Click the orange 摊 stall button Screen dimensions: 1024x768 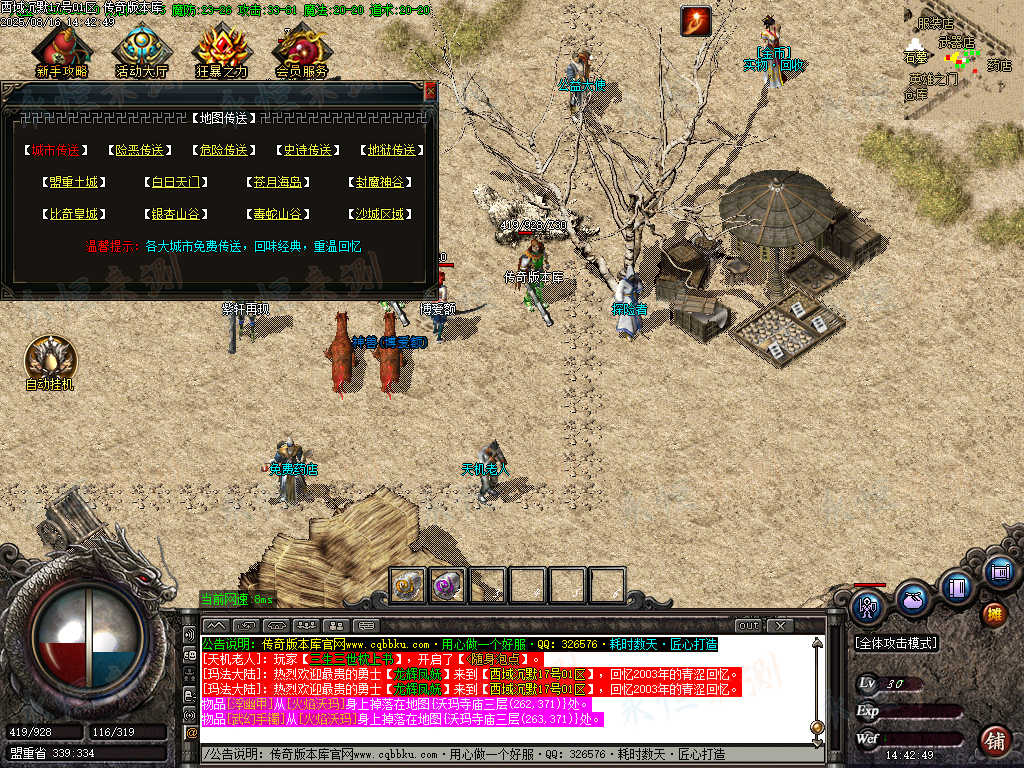coord(994,614)
